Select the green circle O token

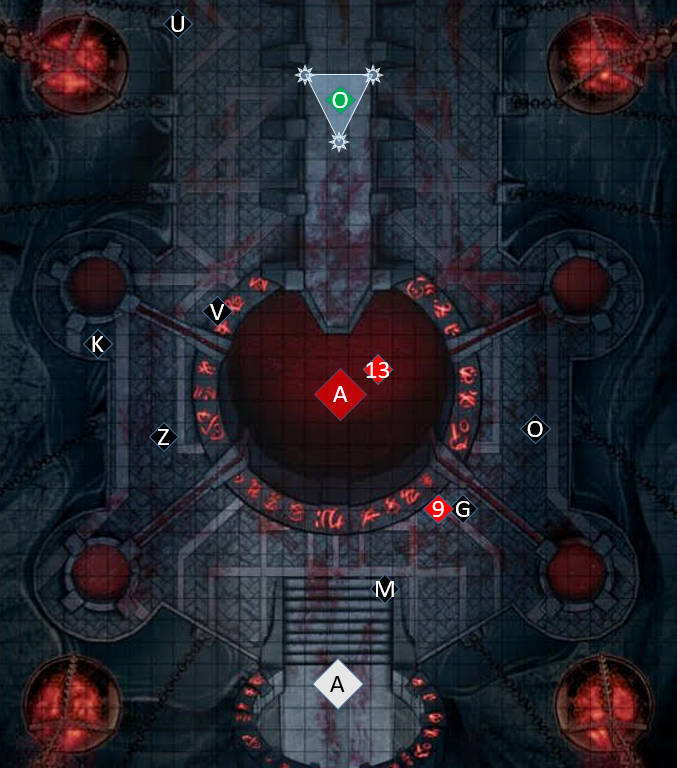pyautogui.click(x=340, y=100)
